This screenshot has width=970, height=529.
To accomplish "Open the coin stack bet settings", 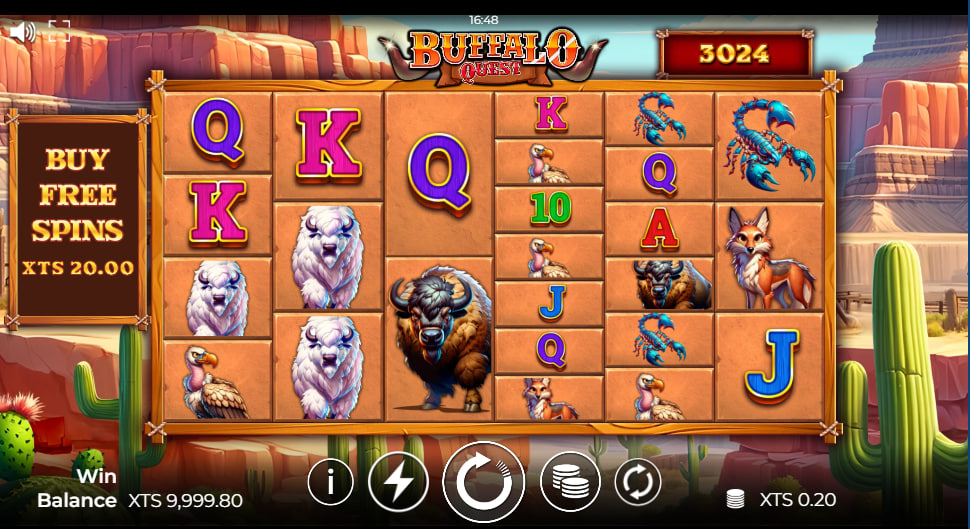I will (570, 483).
